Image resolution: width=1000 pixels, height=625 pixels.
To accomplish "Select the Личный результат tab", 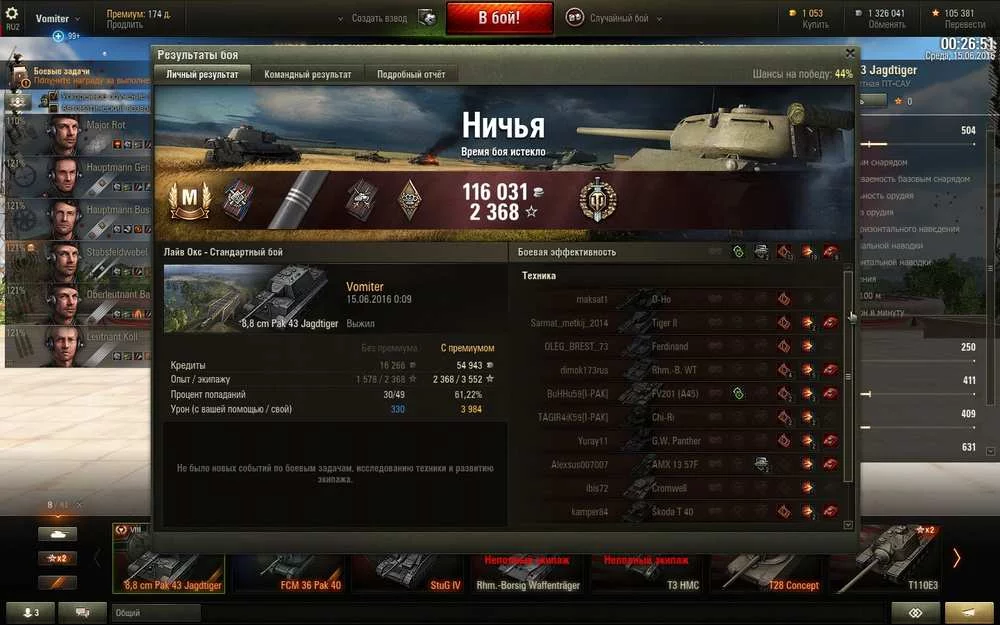I will (201, 75).
